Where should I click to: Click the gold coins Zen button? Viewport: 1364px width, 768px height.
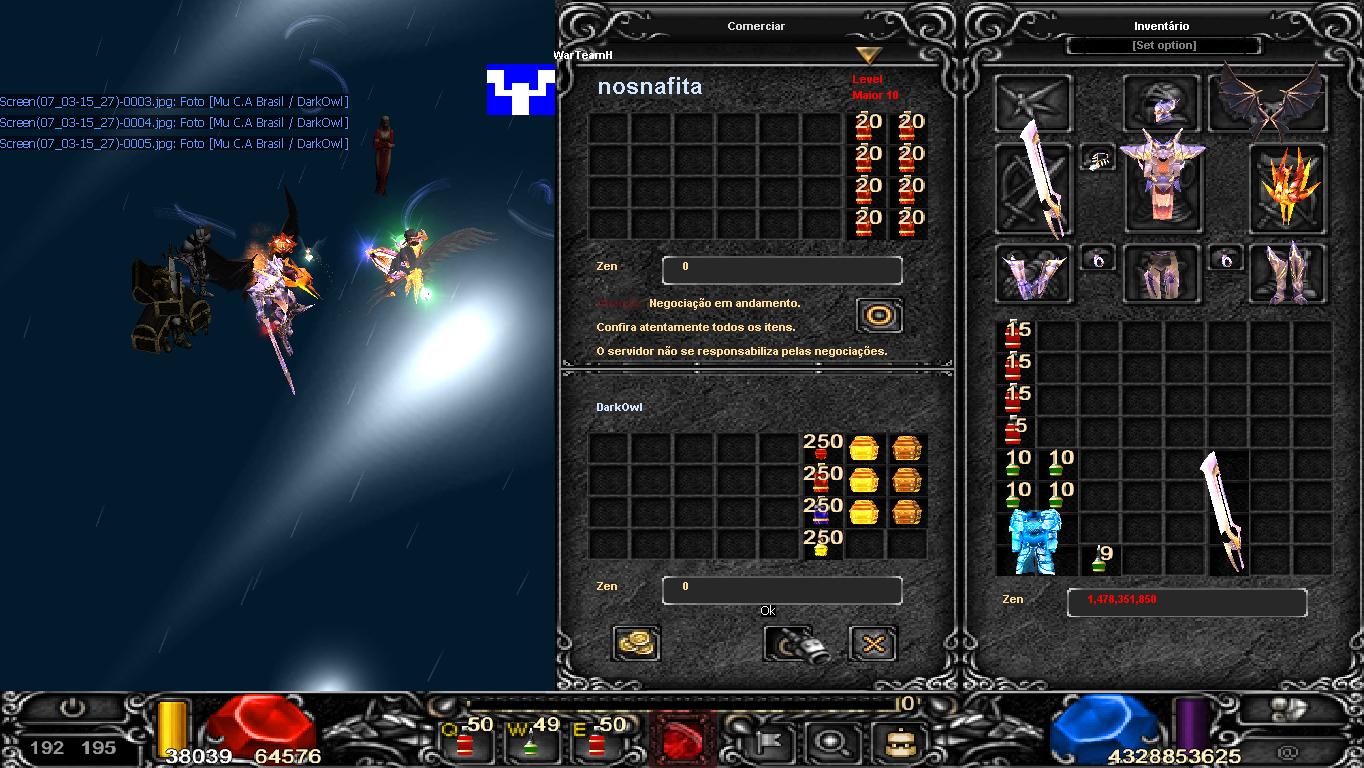tap(636, 643)
